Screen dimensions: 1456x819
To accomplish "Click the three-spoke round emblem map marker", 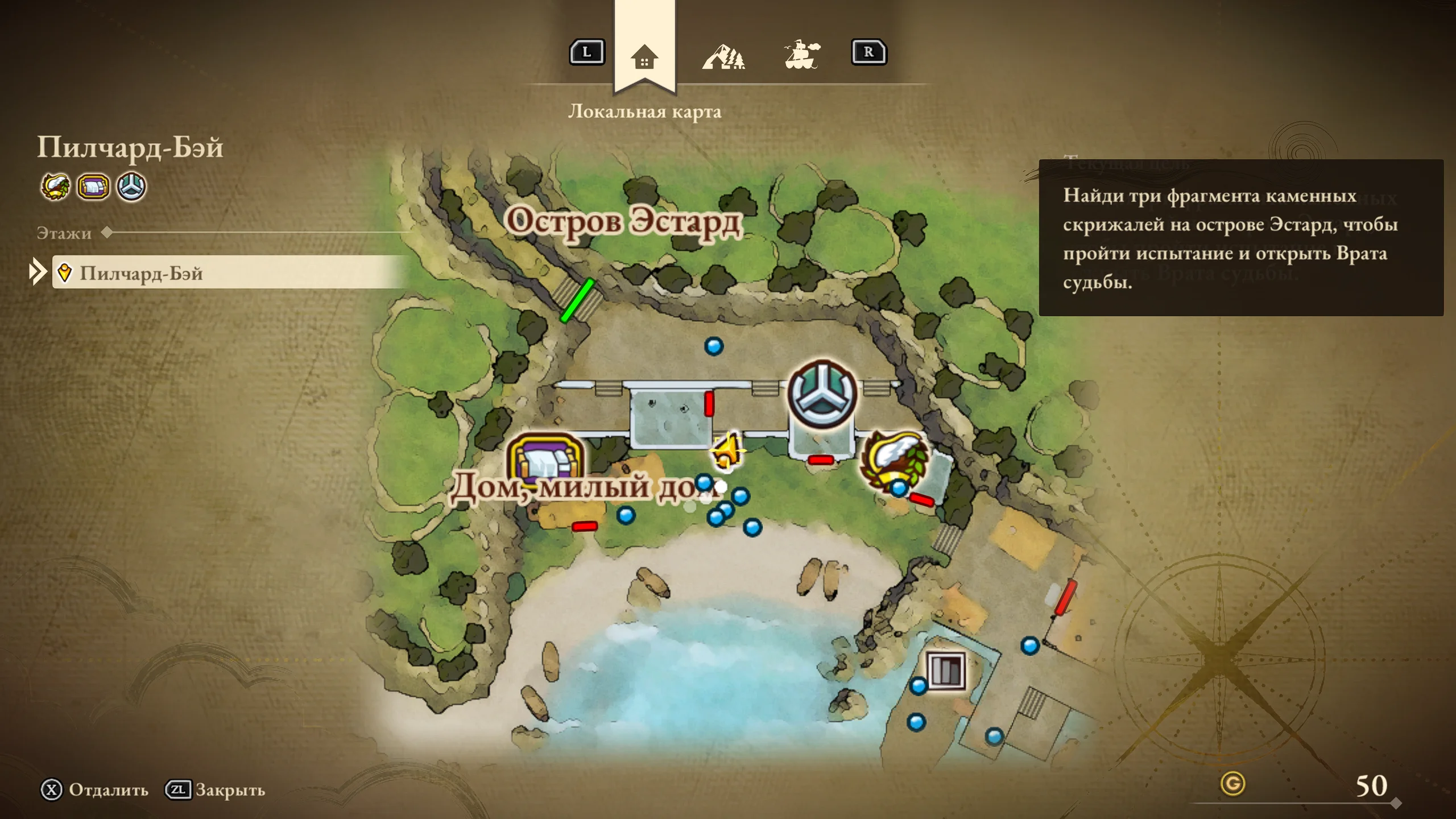I will pyautogui.click(x=822, y=394).
